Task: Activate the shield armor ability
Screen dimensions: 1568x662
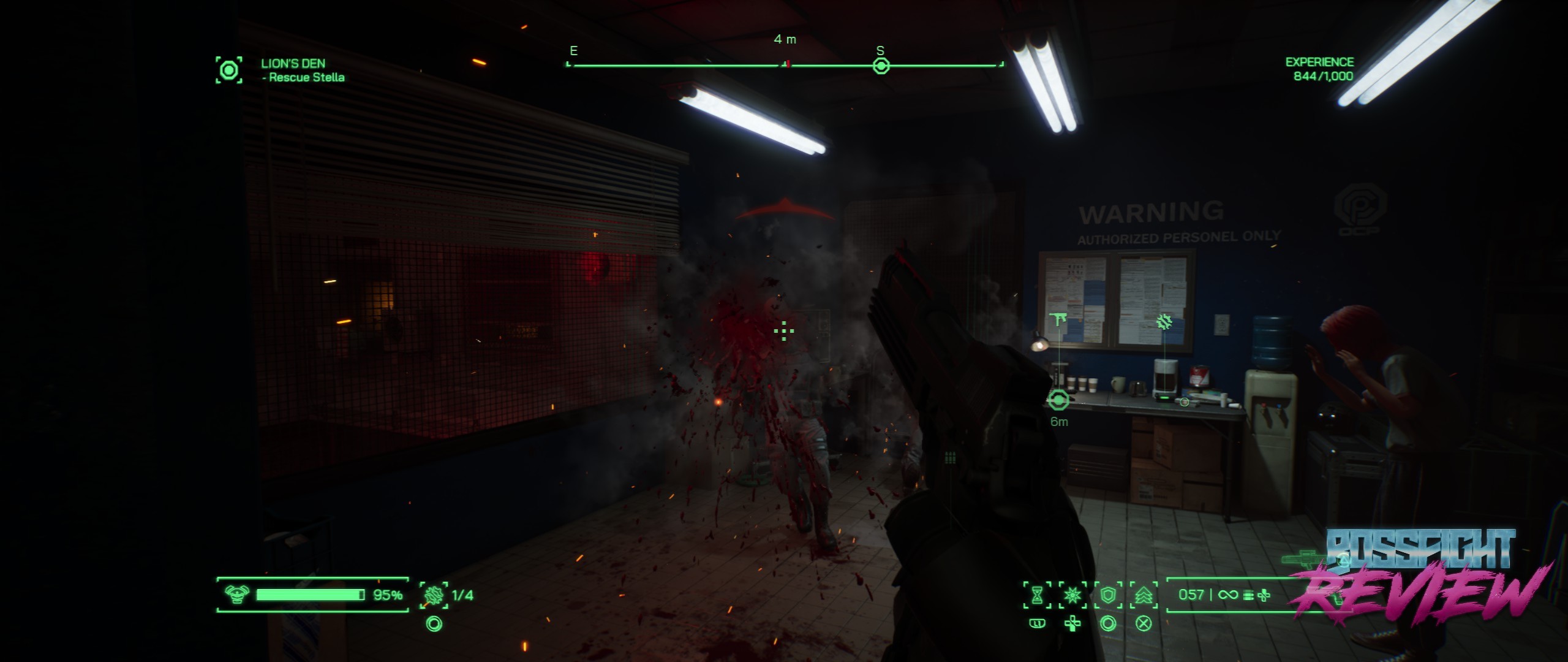Action: (x=1108, y=595)
